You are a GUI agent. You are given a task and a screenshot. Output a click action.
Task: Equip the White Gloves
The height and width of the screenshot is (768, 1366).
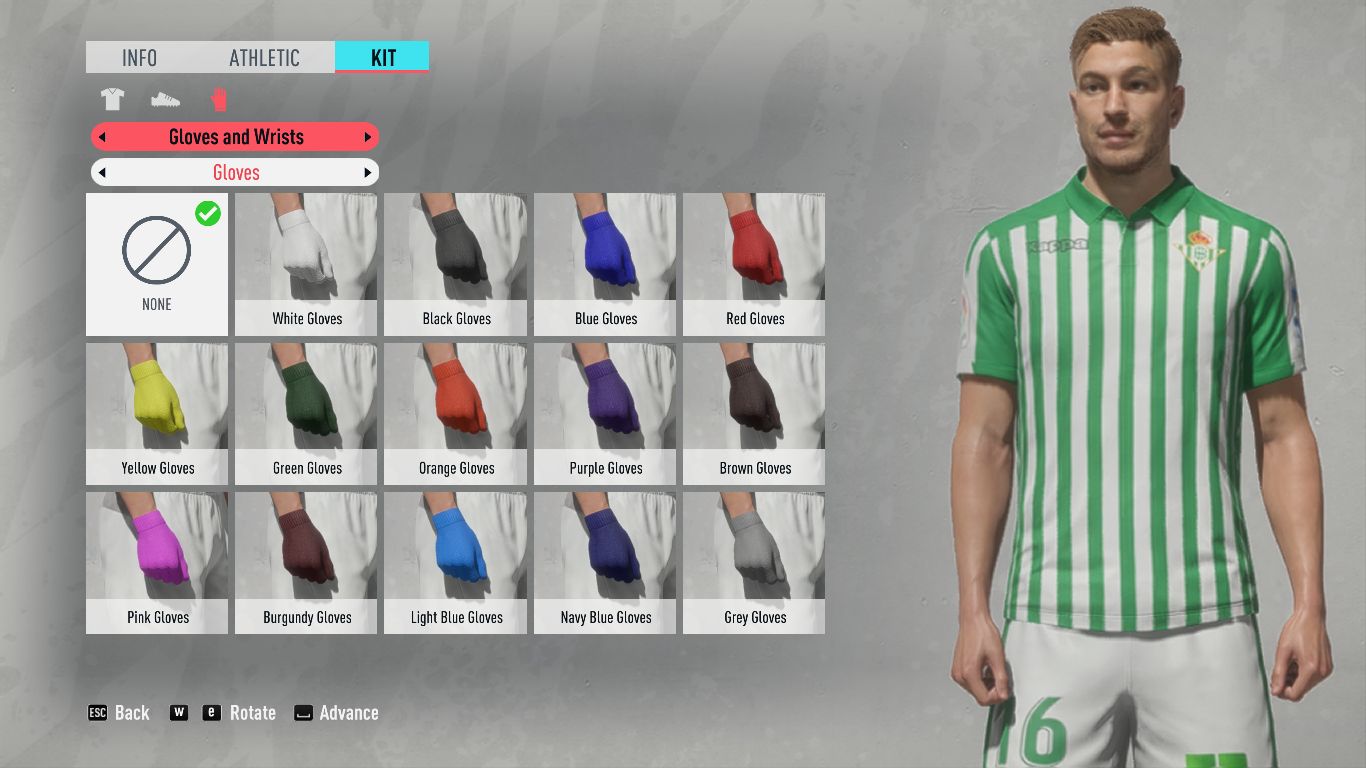pyautogui.click(x=306, y=264)
